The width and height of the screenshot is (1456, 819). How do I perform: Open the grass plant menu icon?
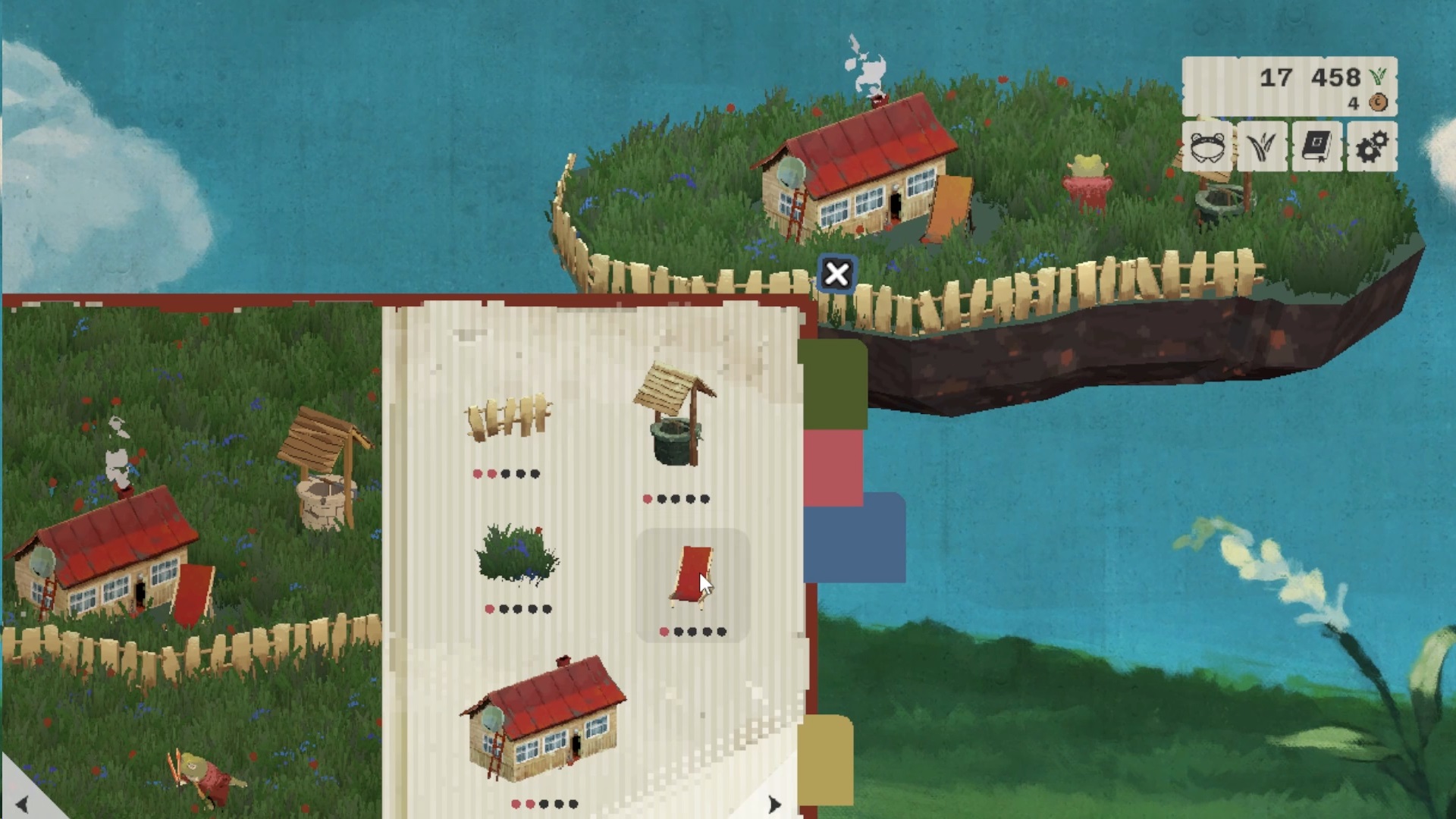tap(1262, 147)
